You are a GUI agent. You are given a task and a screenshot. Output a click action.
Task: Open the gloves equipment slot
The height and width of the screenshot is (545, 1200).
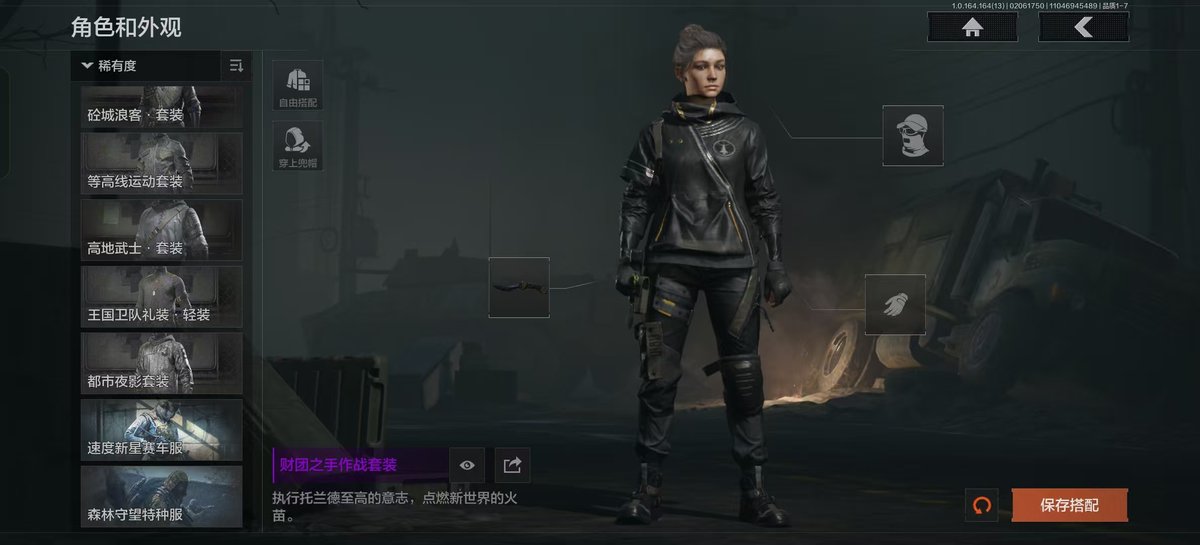coord(895,304)
